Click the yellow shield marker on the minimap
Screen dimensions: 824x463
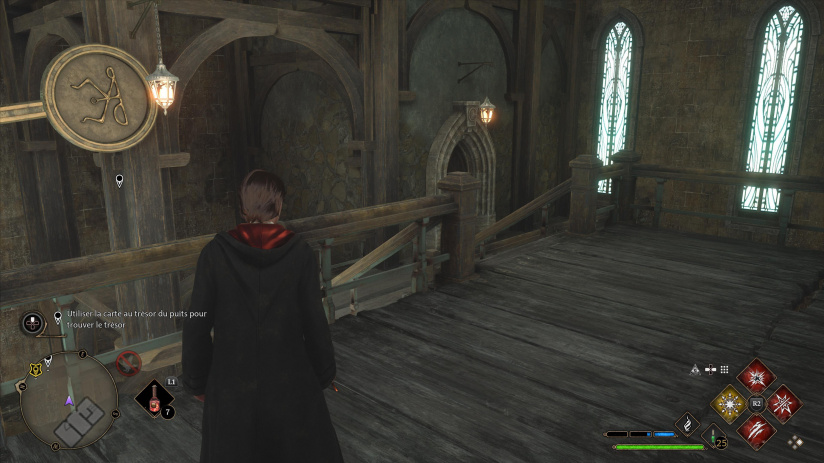click(x=36, y=369)
